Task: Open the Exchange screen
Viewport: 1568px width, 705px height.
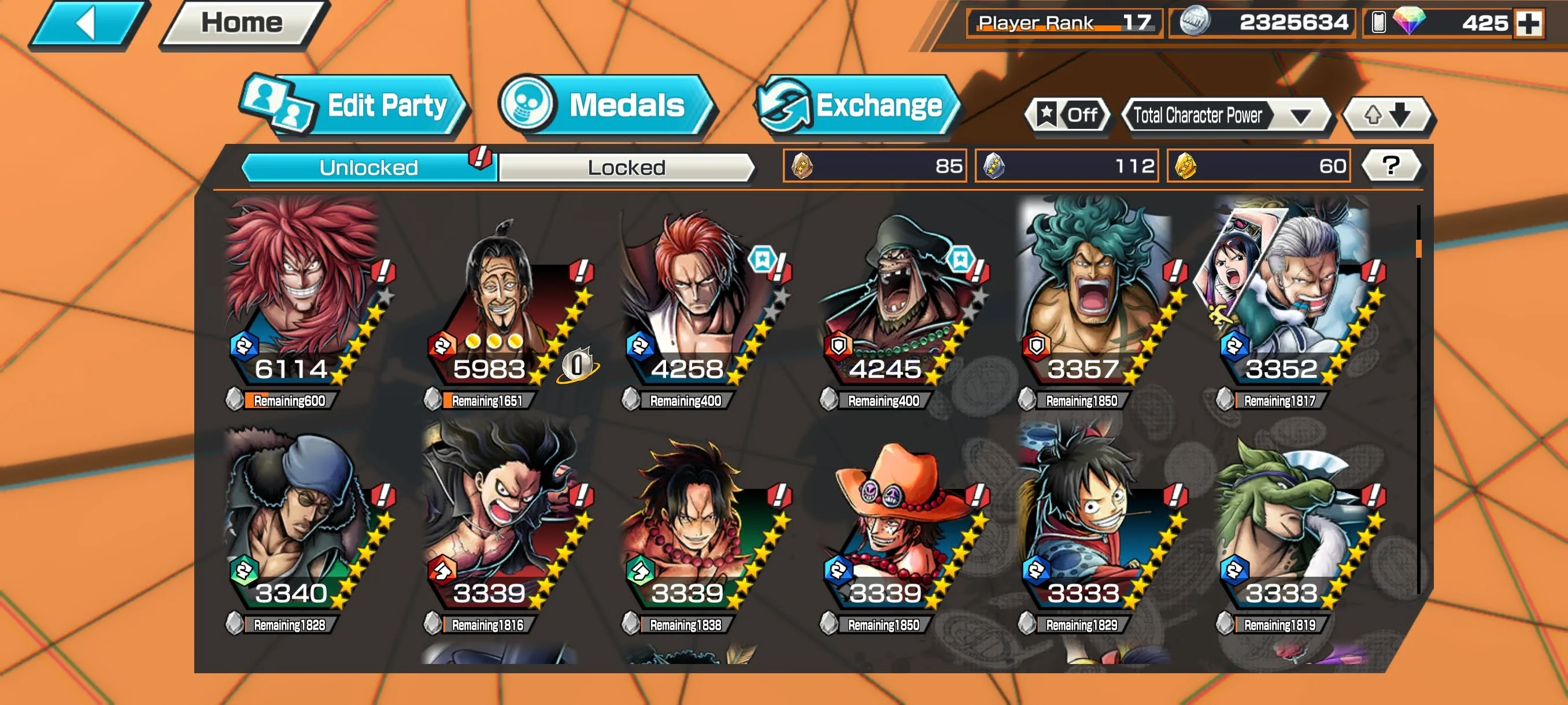Action: pos(858,105)
